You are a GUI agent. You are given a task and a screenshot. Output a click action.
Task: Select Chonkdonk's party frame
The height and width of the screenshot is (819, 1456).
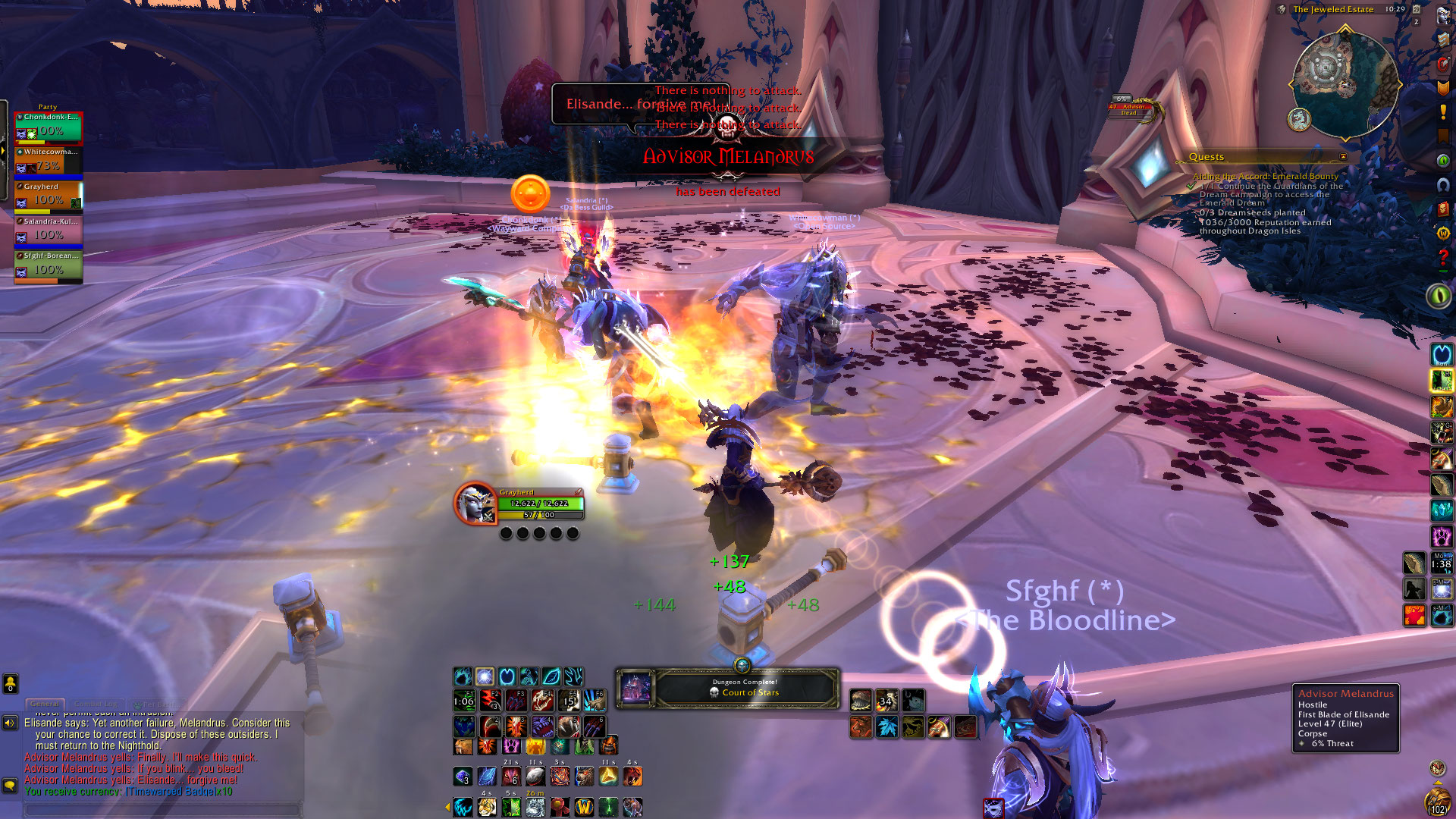(49, 128)
